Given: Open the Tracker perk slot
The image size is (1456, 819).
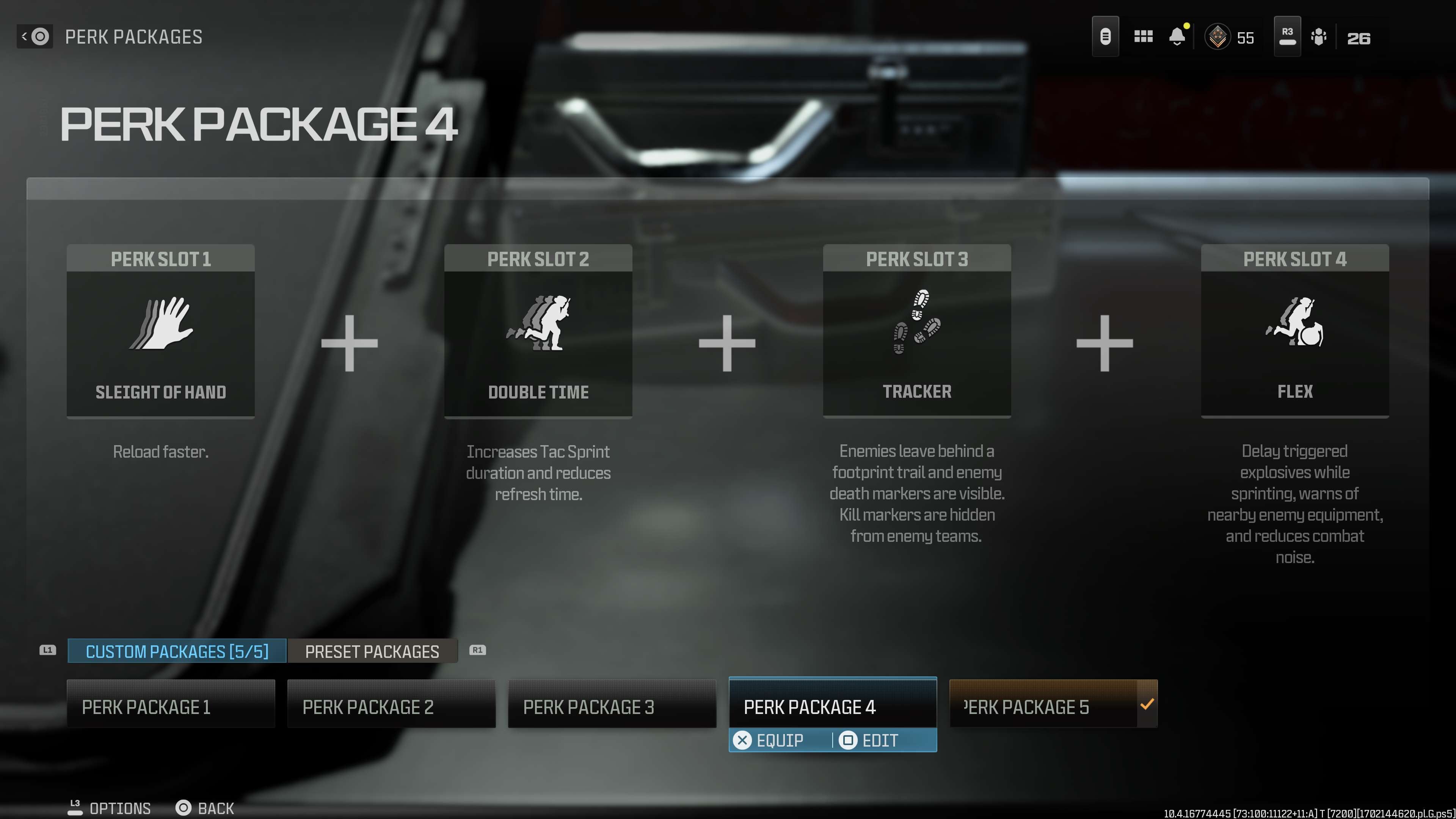Looking at the screenshot, I should 917,331.
